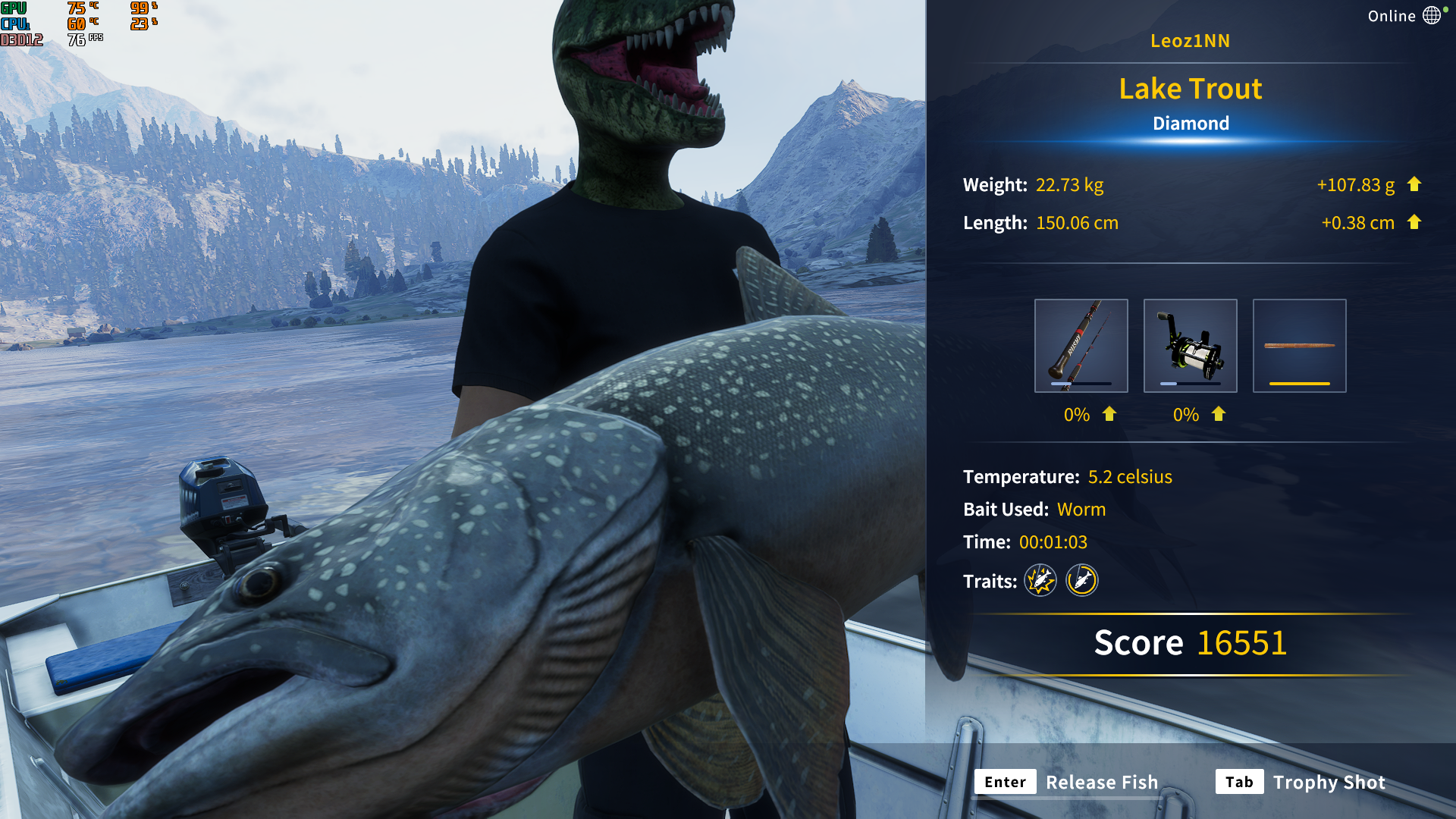
Task: Click the rod upgrade arrow under 0%
Action: tap(1109, 415)
